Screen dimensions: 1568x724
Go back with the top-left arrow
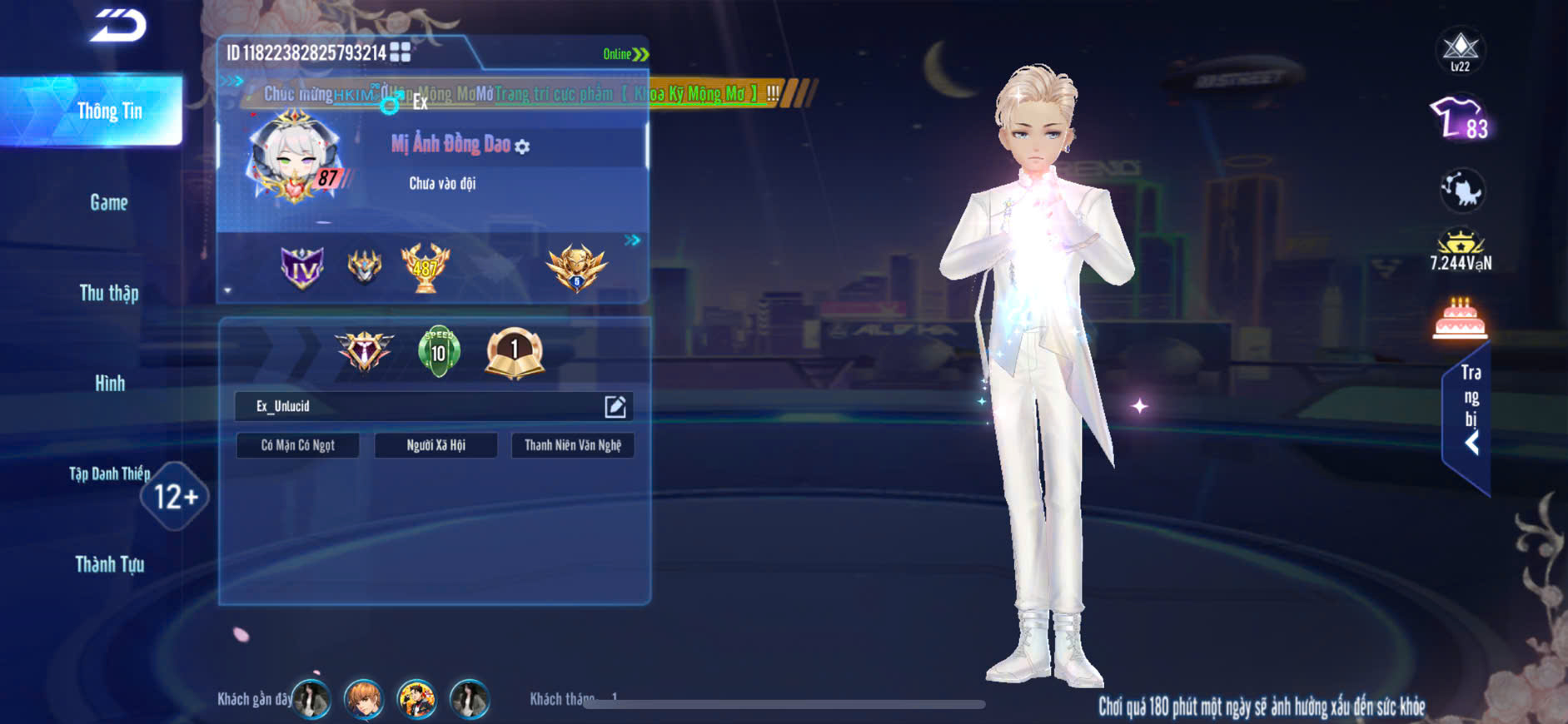[119, 27]
